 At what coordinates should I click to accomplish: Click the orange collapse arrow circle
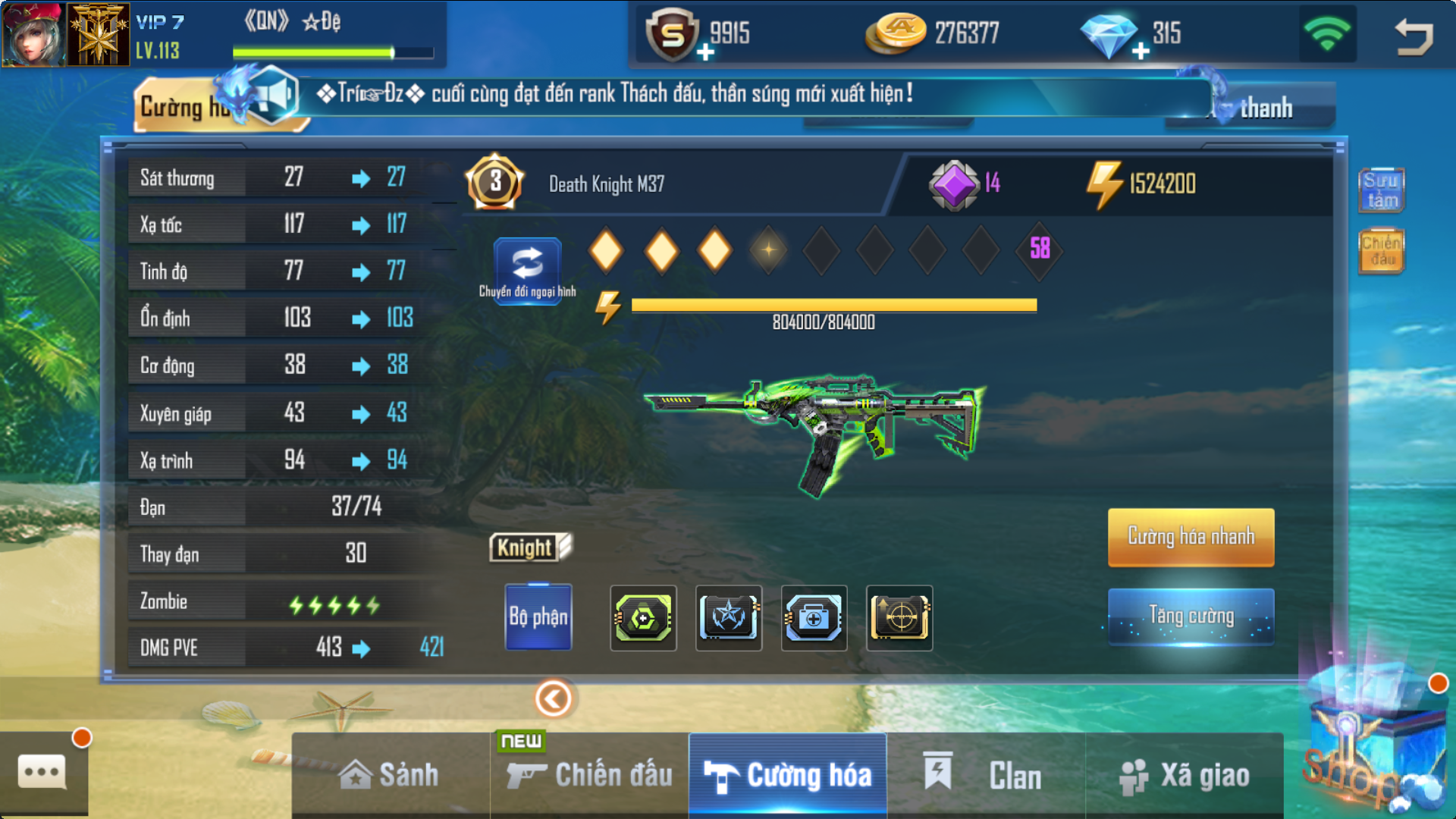[x=554, y=698]
